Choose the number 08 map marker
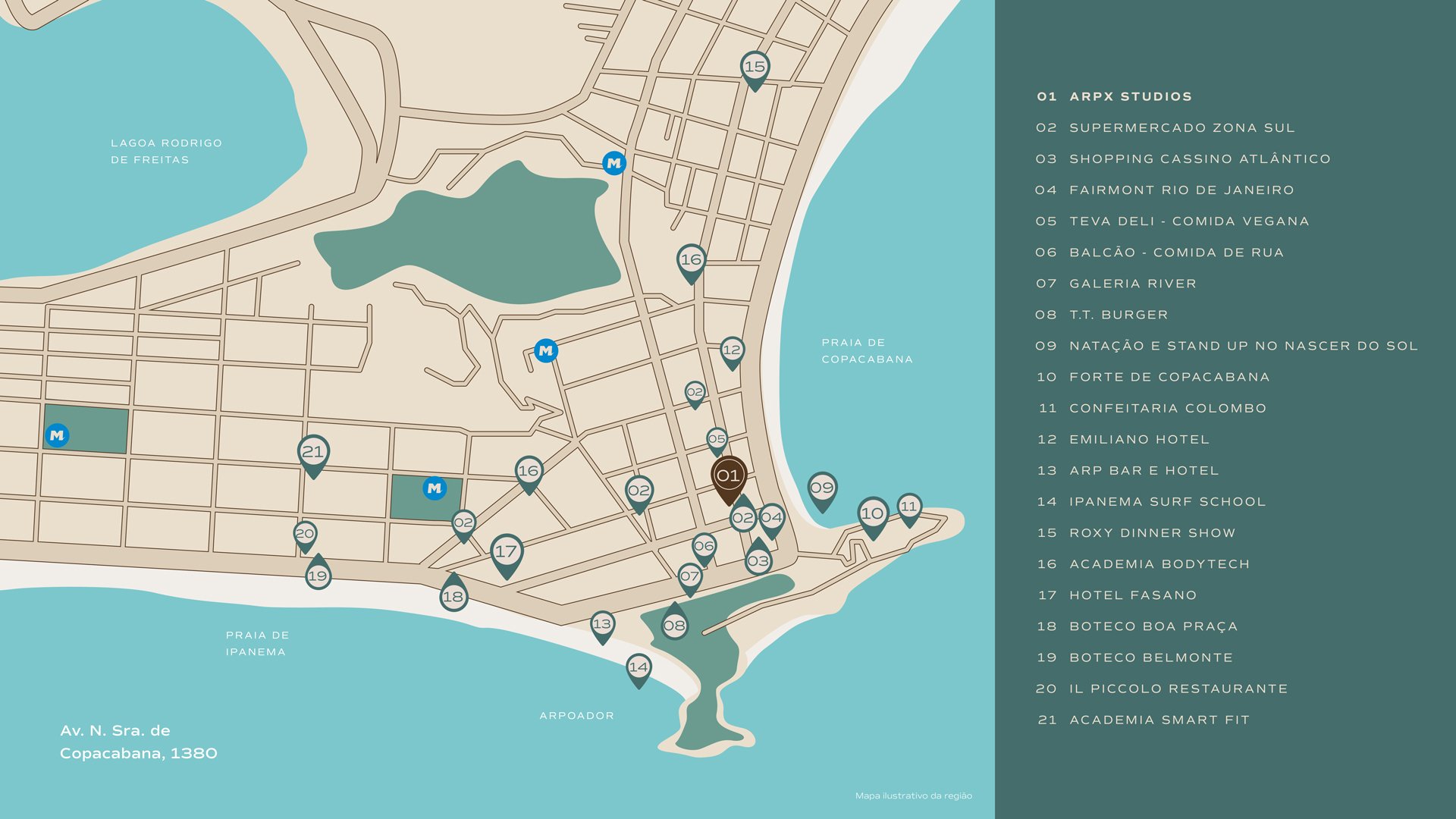Image resolution: width=1456 pixels, height=819 pixels. tap(674, 626)
